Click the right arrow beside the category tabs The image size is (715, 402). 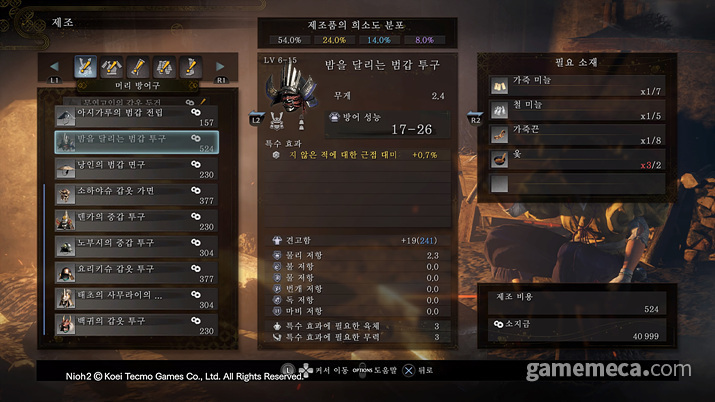point(220,67)
